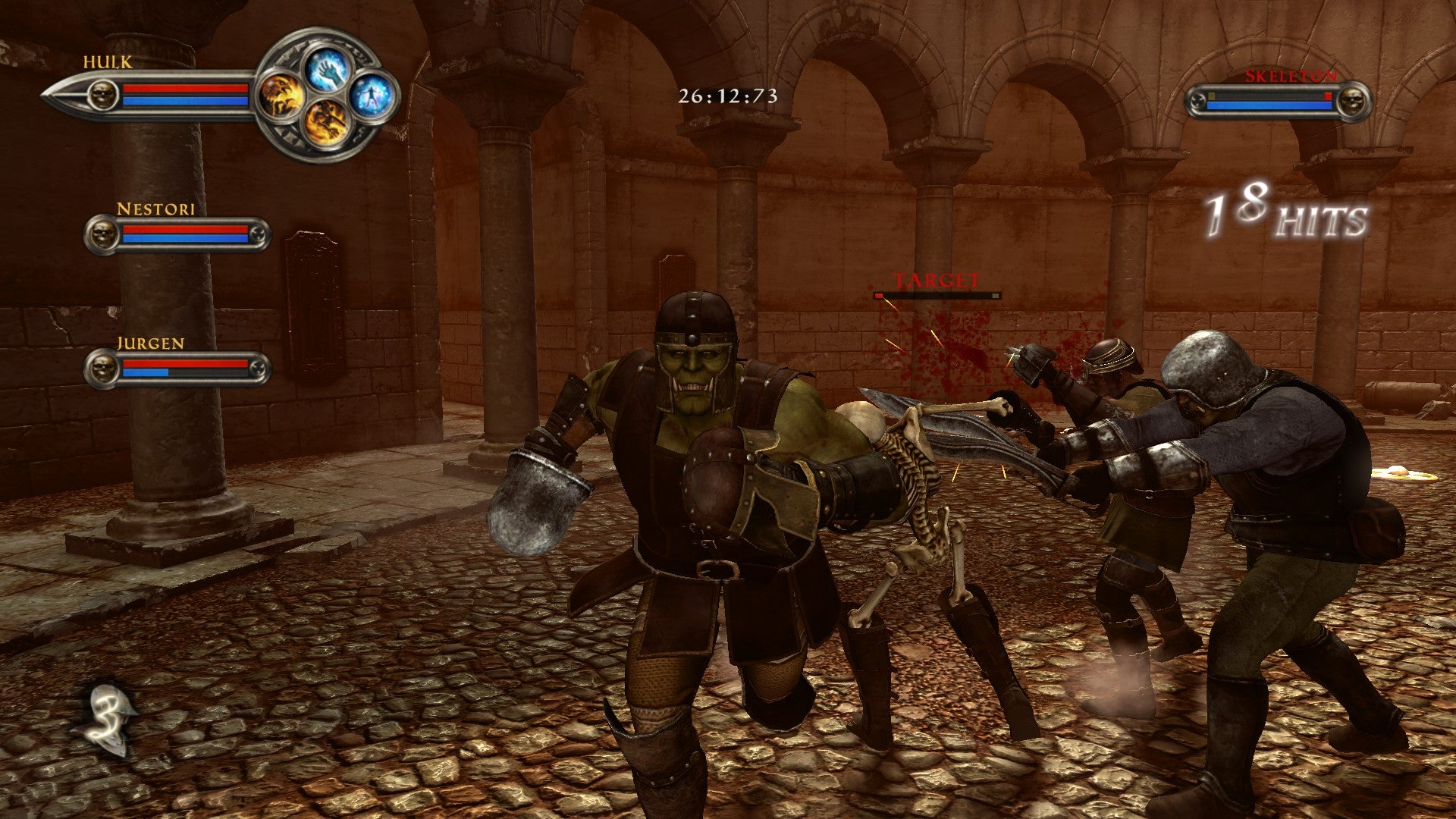
Task: Select Hulk's skull portrait
Action: (102, 95)
